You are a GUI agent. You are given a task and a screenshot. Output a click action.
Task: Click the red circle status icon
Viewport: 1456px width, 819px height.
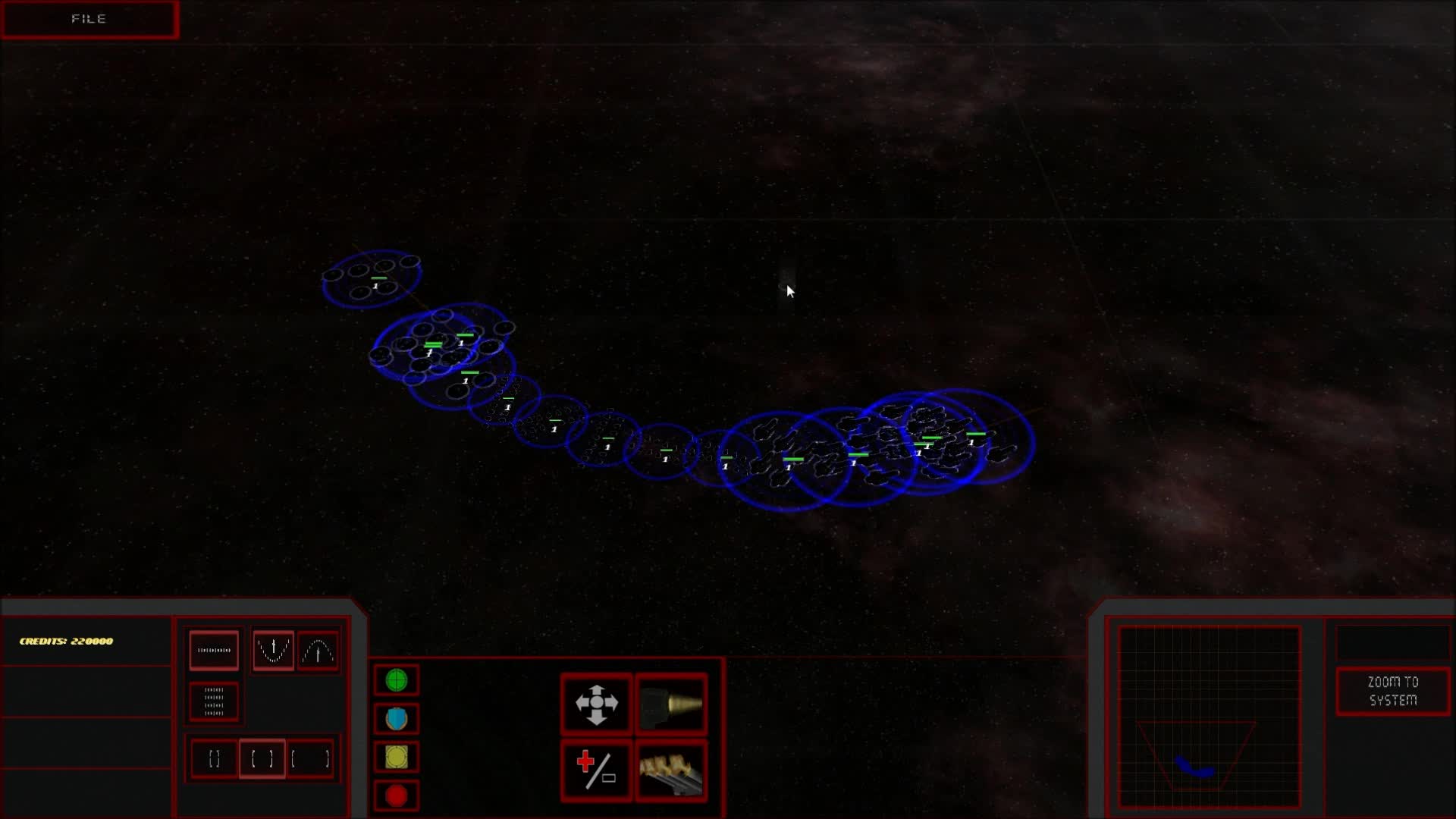[x=396, y=795]
